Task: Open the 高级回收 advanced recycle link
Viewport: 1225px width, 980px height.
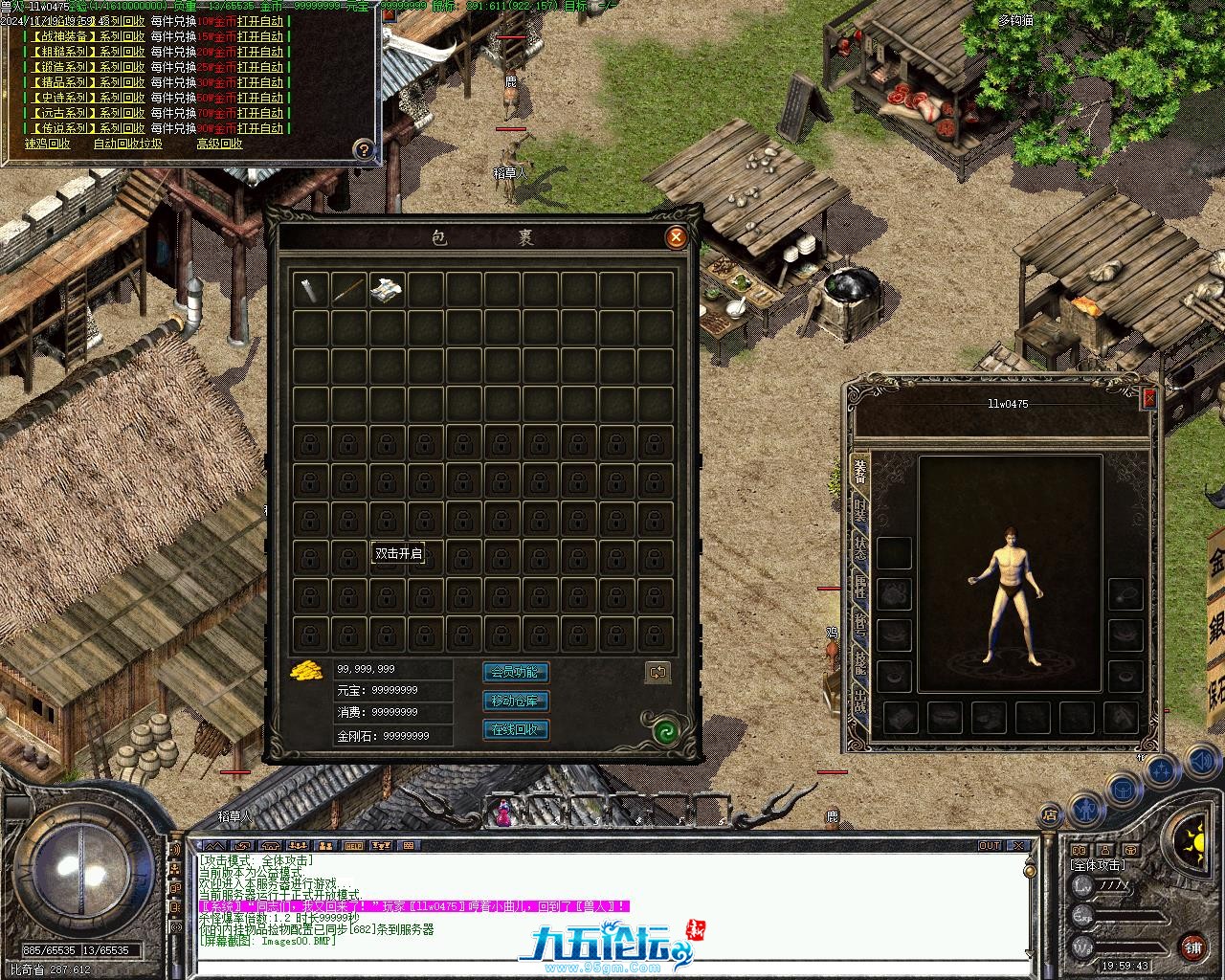Action: point(219,145)
